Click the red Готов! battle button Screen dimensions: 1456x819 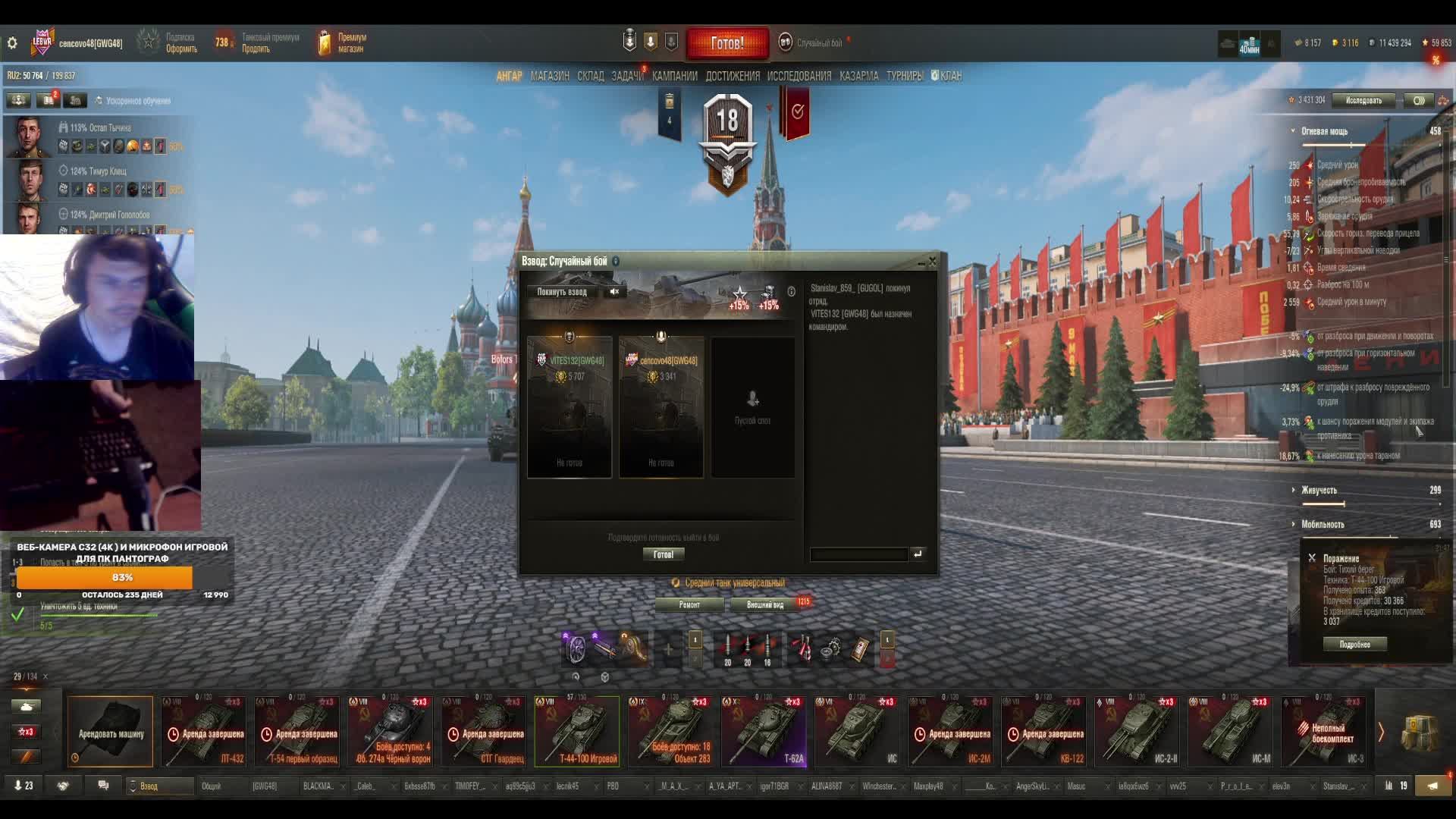coord(726,43)
